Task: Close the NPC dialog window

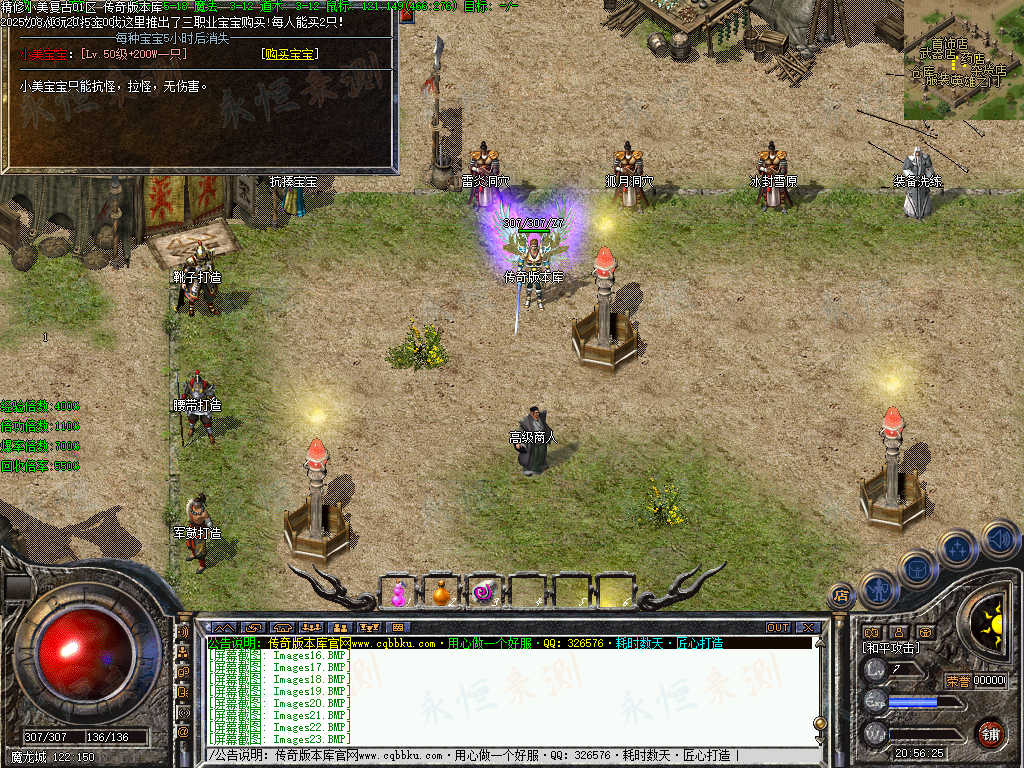Action: [407, 15]
